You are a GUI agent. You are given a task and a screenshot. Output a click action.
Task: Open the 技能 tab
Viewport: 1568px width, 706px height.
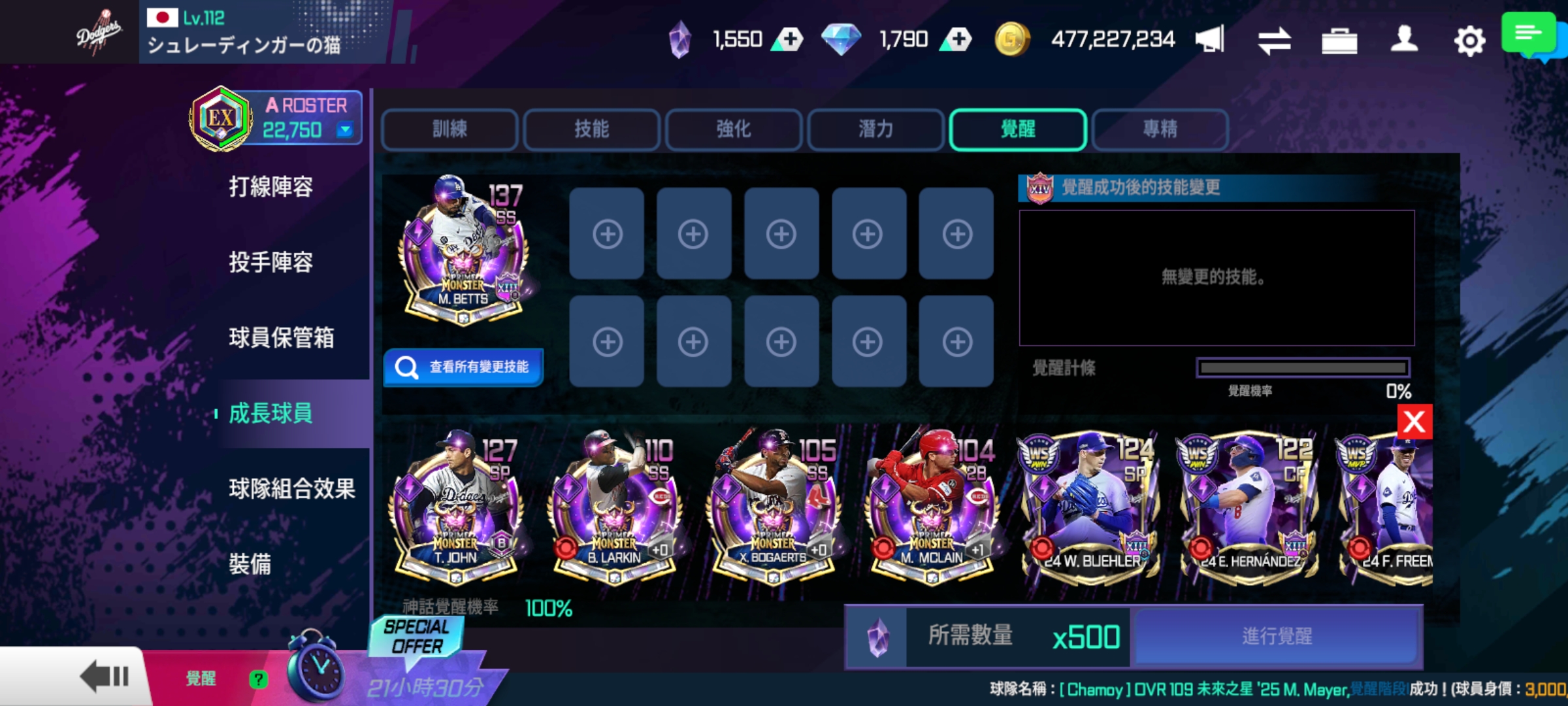coord(591,129)
